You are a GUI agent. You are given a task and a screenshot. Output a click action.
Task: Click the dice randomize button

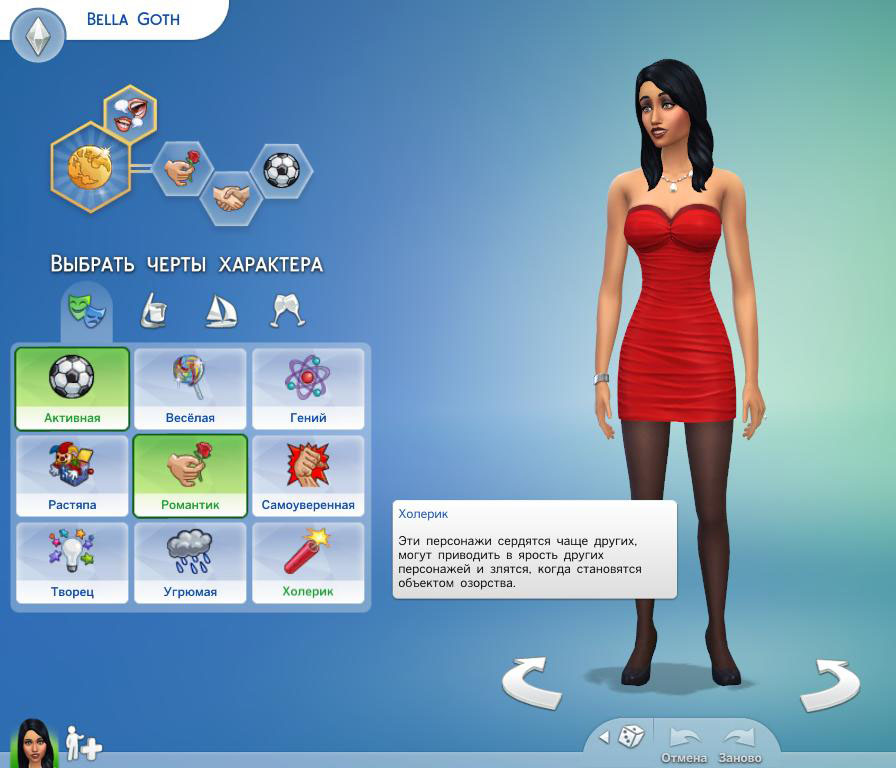[630, 737]
